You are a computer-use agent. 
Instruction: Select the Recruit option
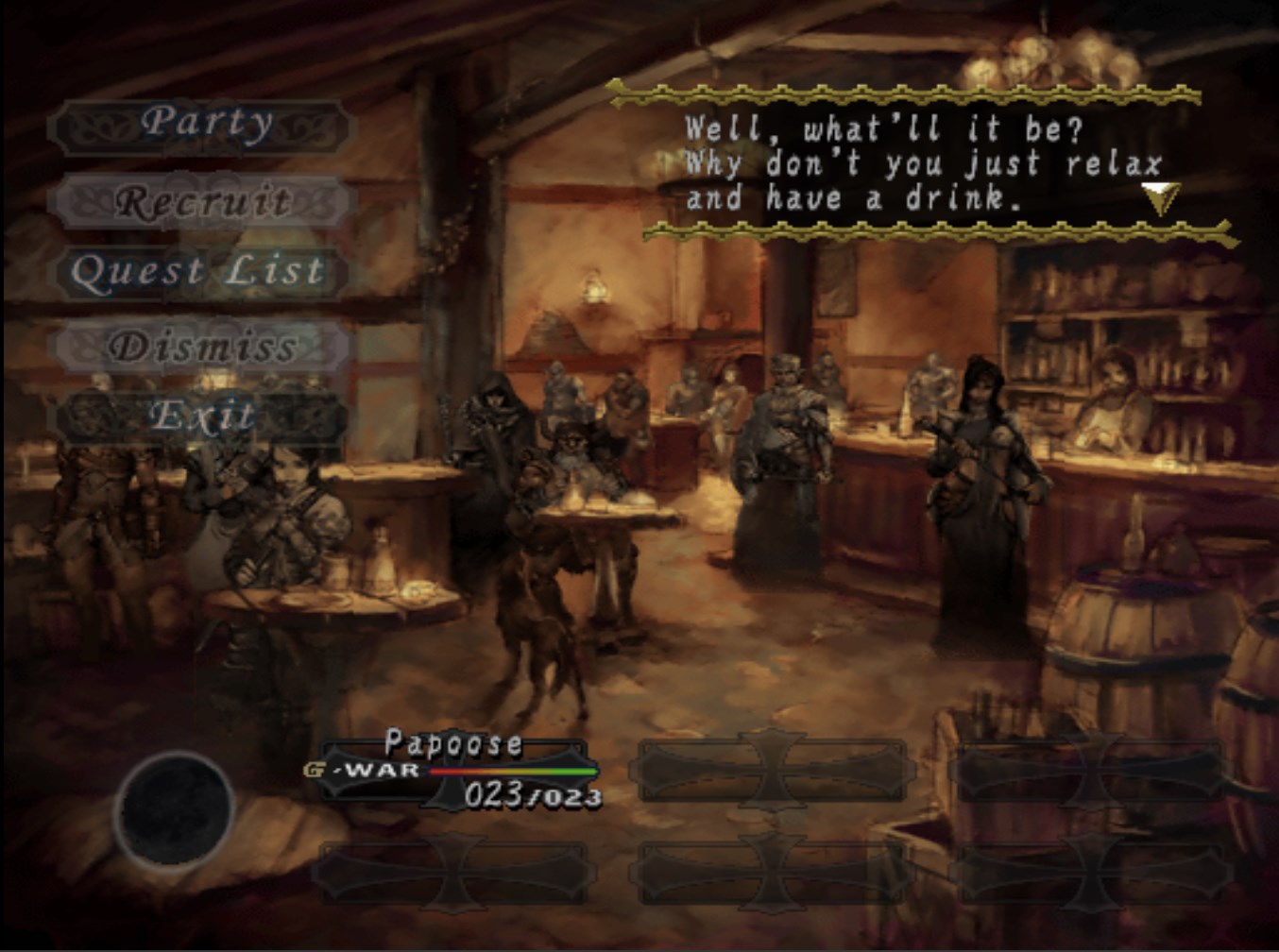pyautogui.click(x=203, y=200)
